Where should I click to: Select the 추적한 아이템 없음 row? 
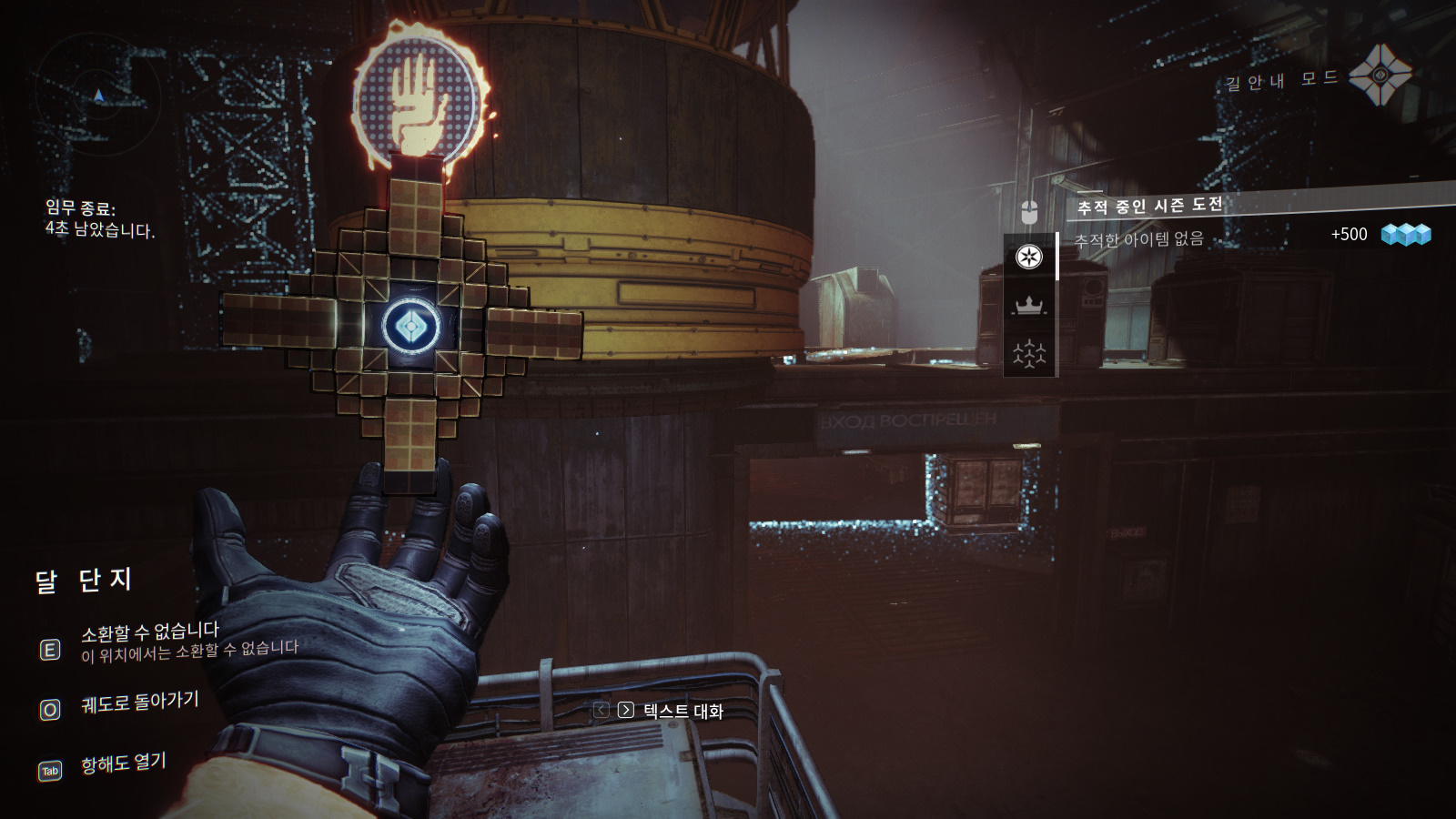coord(1138,239)
